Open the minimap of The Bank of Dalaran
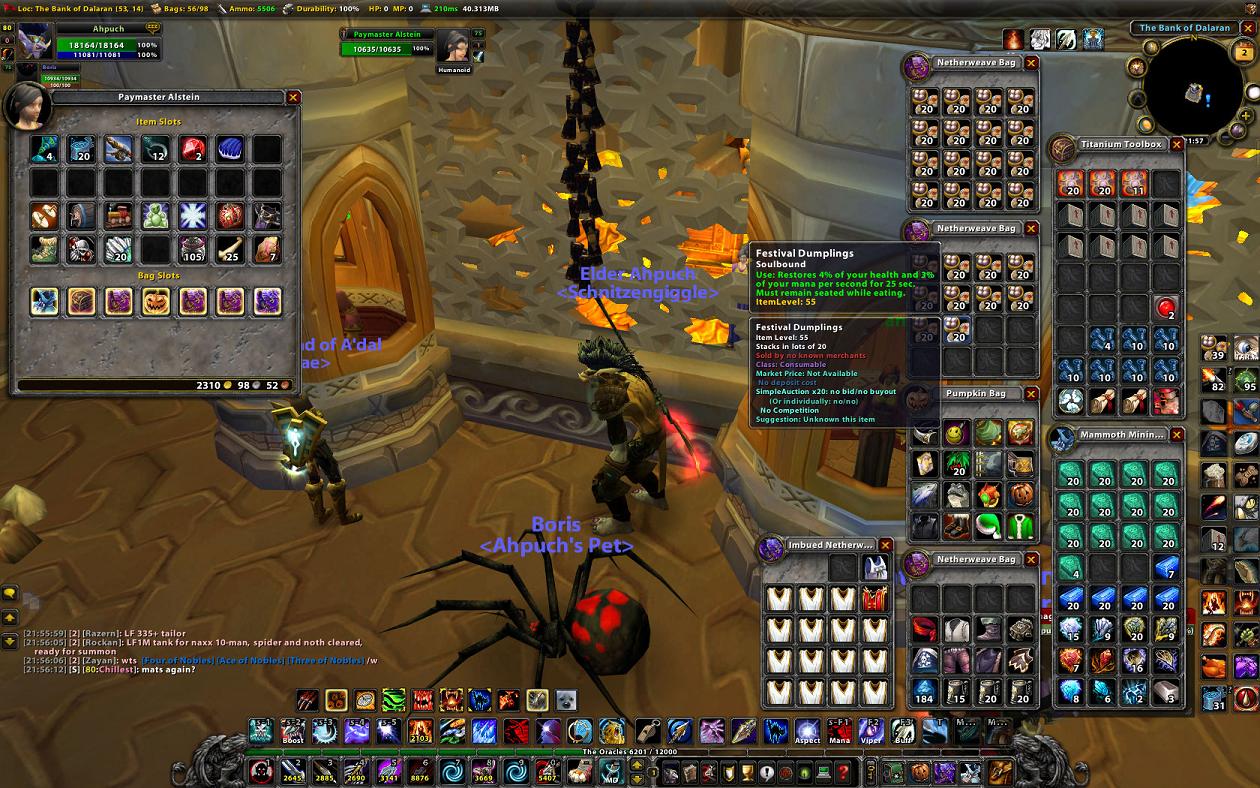Image resolution: width=1260 pixels, height=788 pixels. click(1193, 88)
